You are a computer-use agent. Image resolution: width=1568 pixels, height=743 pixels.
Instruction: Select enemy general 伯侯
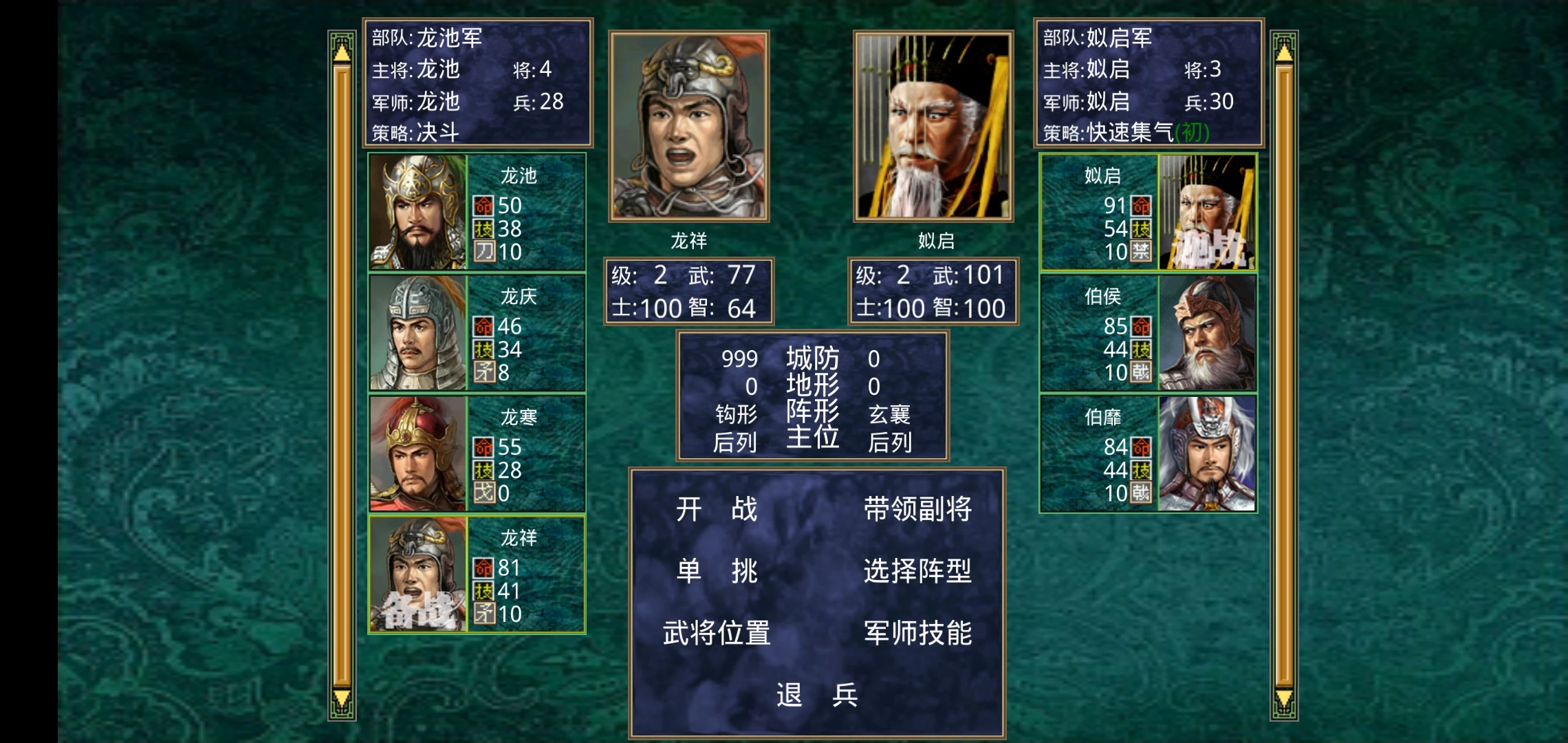pos(1148,333)
